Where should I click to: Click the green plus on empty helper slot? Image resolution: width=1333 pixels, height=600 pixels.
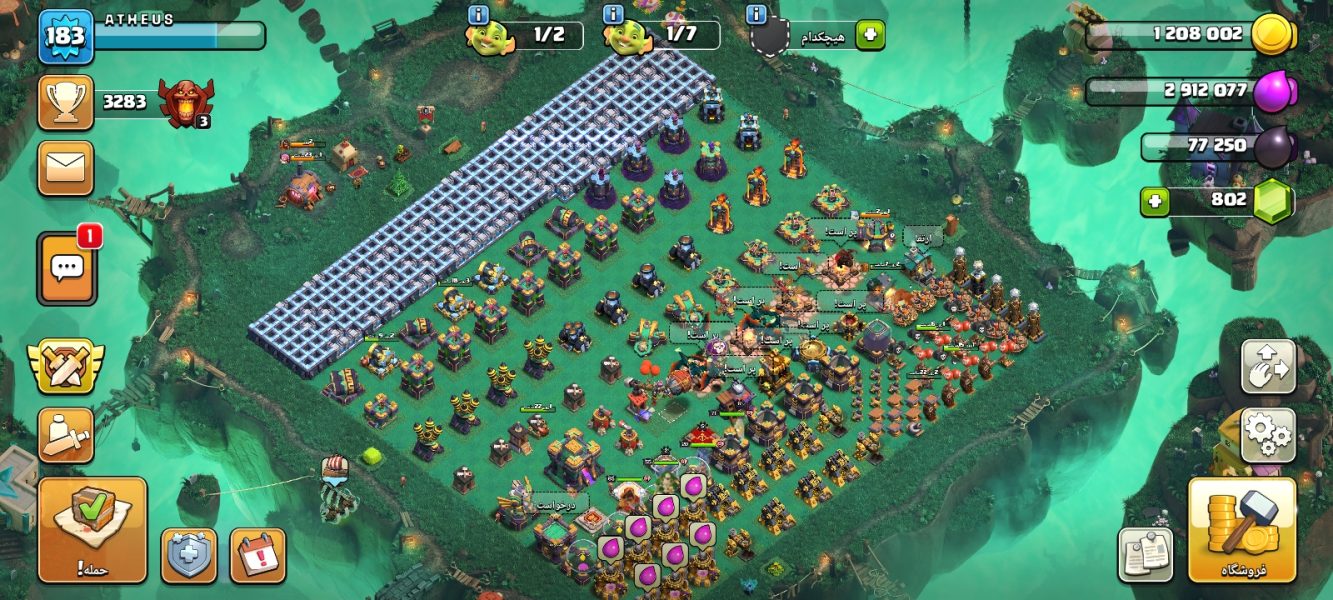[870, 35]
